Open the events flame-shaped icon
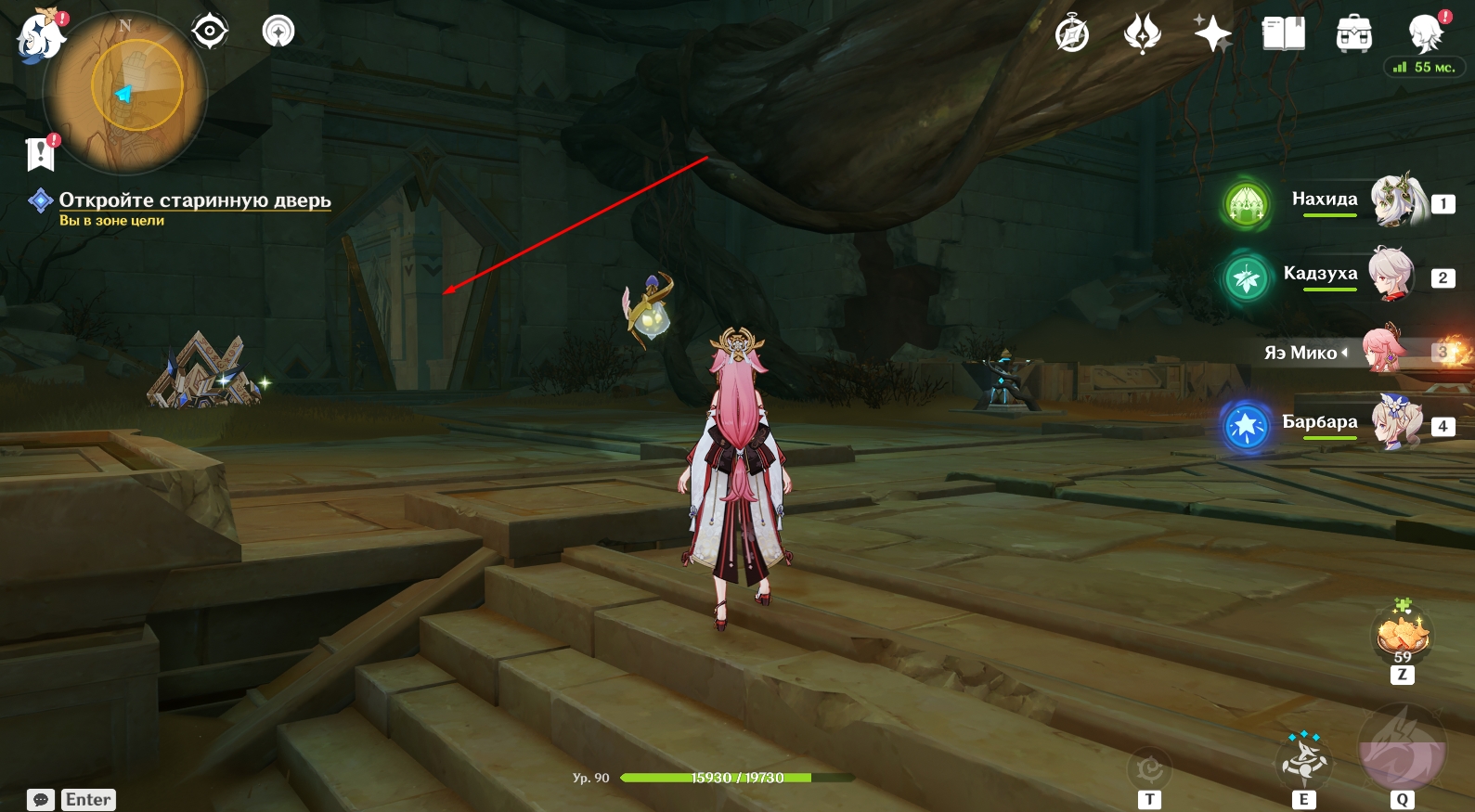Screen dimensions: 1475x812 [x=1142, y=34]
